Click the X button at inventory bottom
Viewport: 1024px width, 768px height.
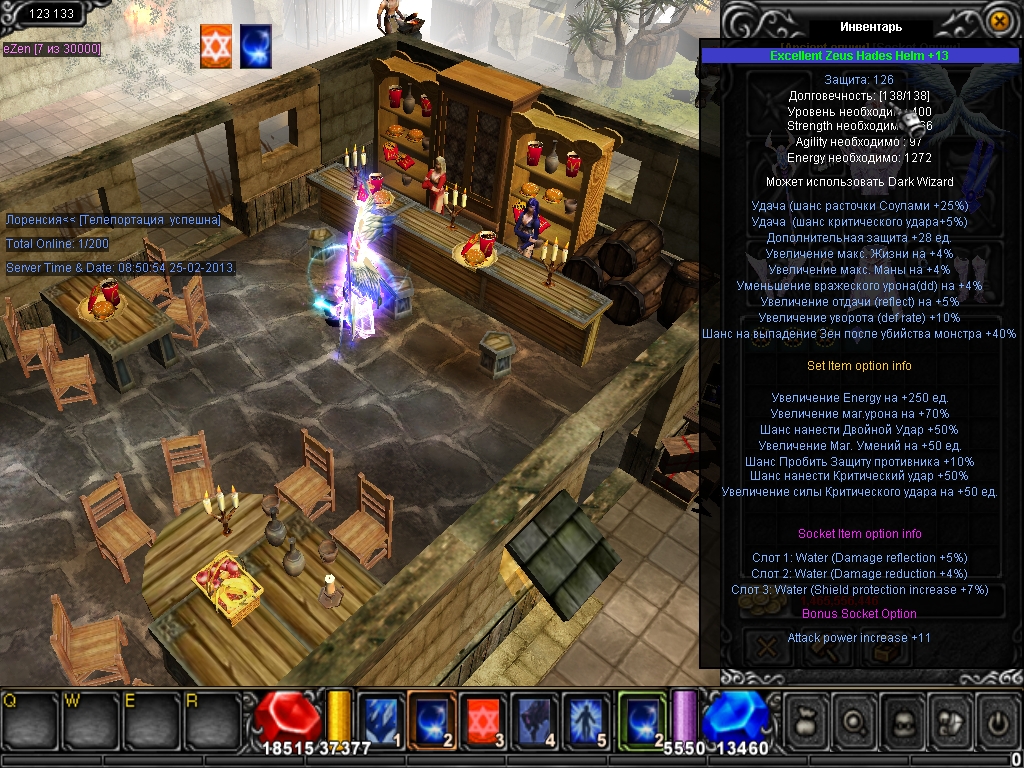pos(768,647)
